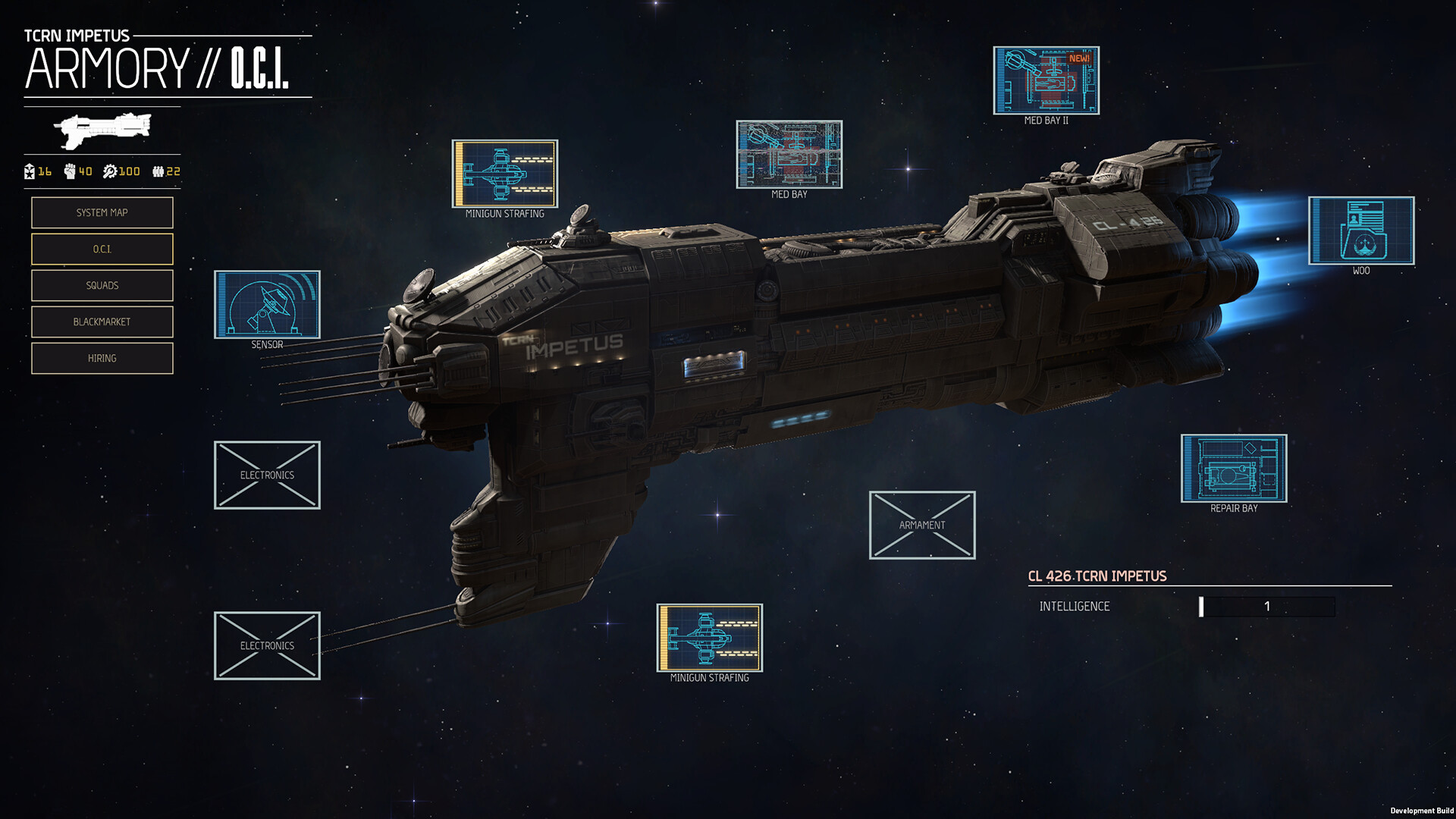Screen dimensions: 1456x819
Task: Inspect the SENSOR module blueprint
Action: point(267,303)
